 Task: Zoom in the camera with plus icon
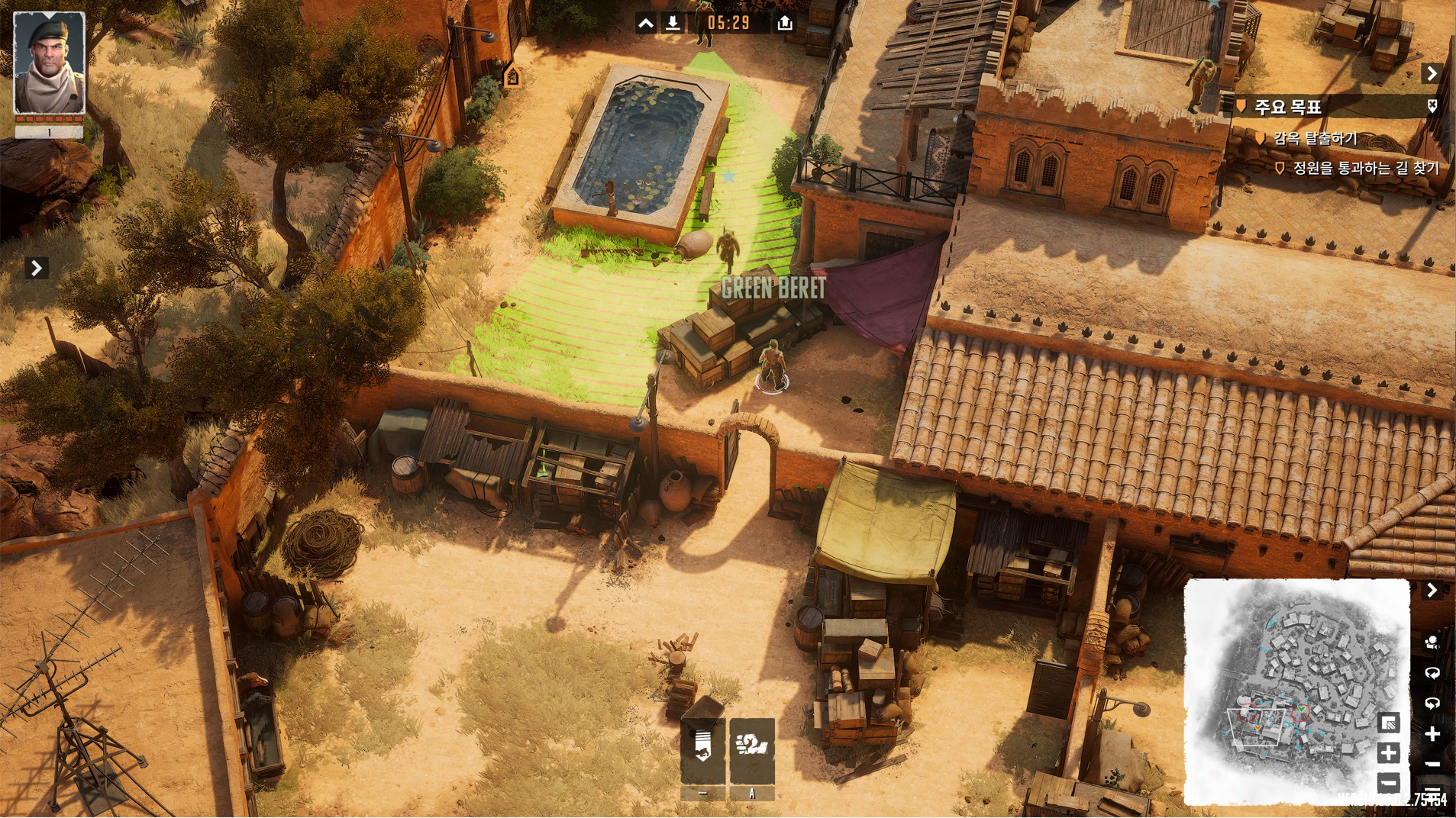point(1432,734)
